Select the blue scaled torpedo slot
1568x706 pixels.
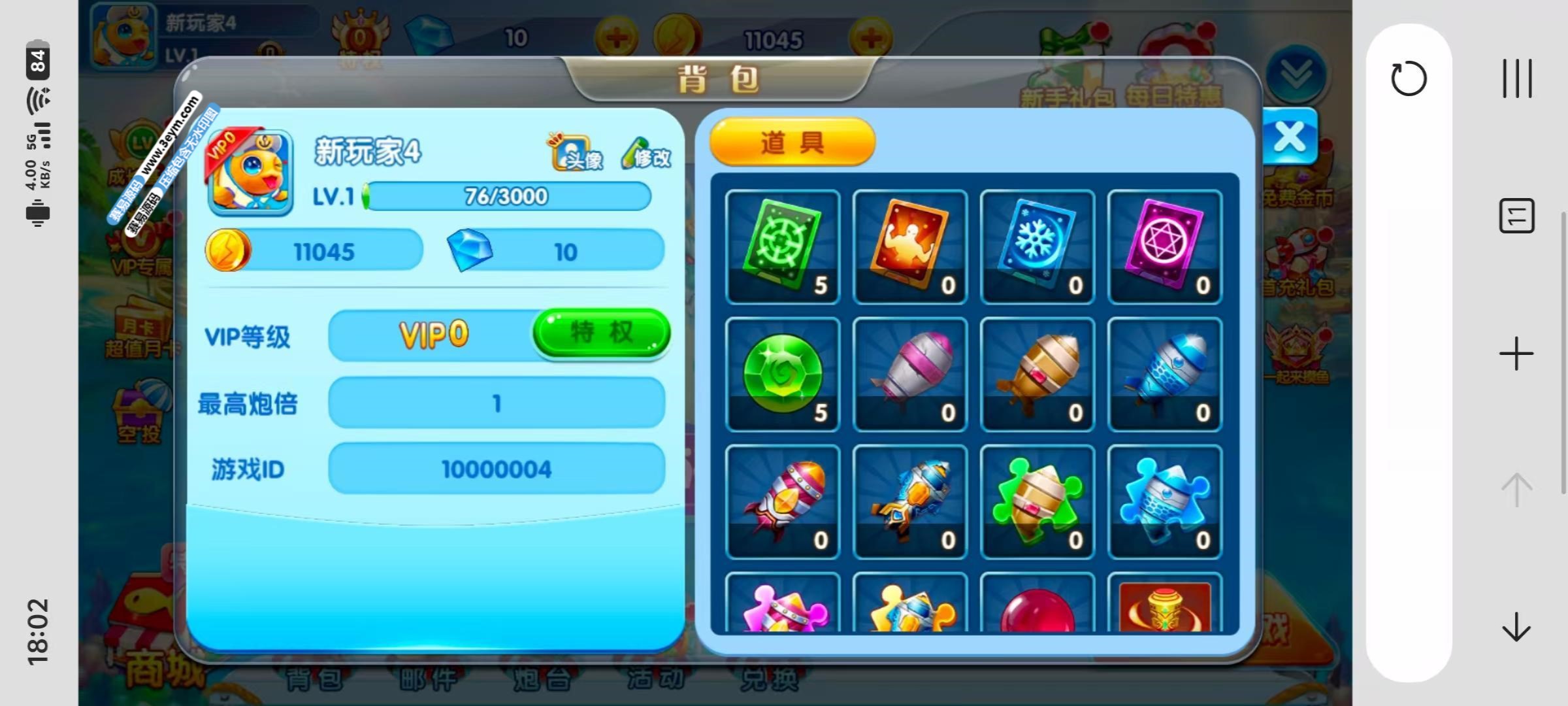click(x=1165, y=374)
